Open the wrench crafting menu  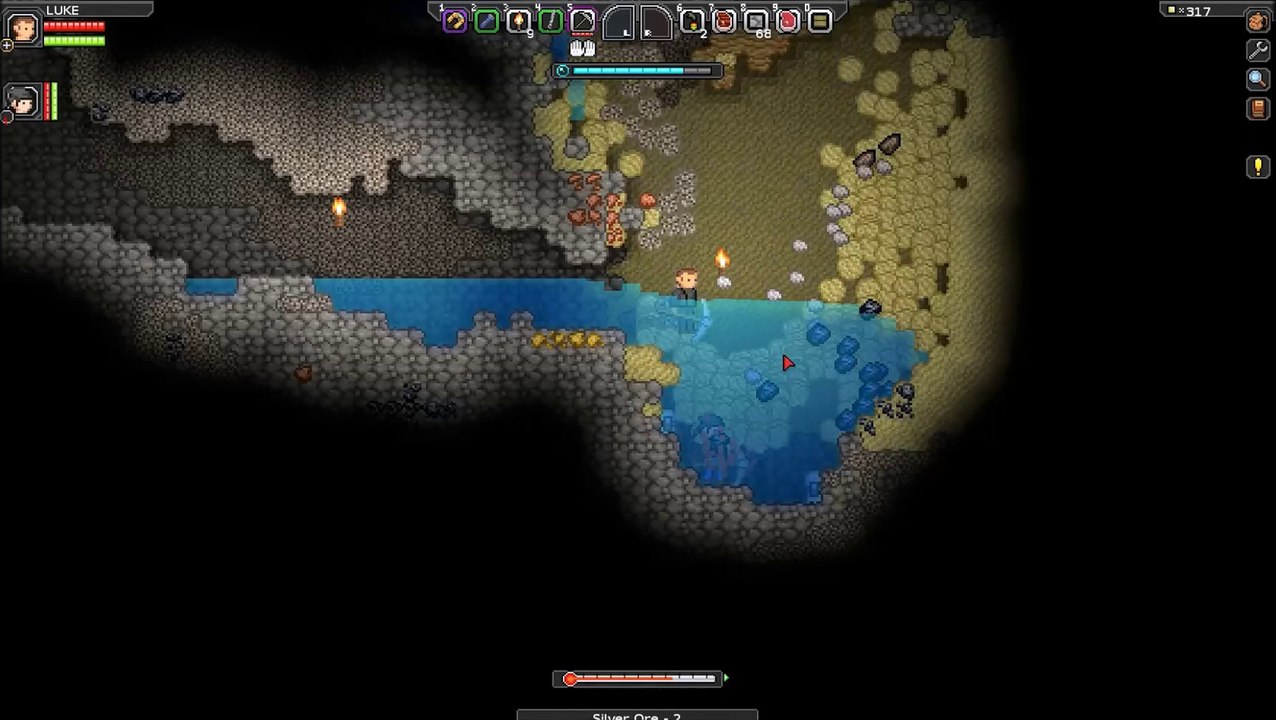(1258, 50)
